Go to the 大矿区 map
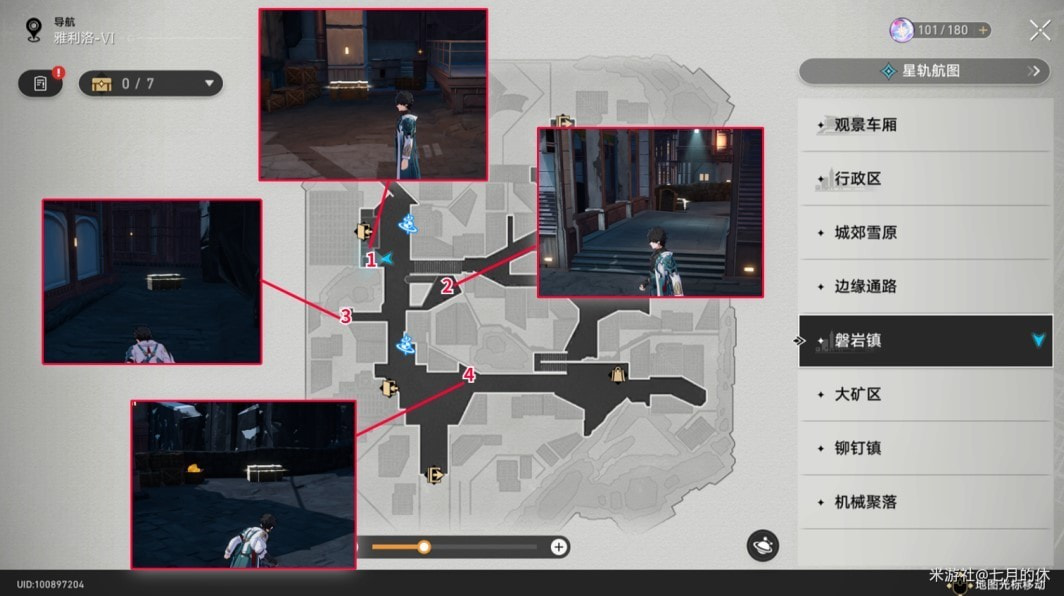Image resolution: width=1064 pixels, height=596 pixels. 858,395
